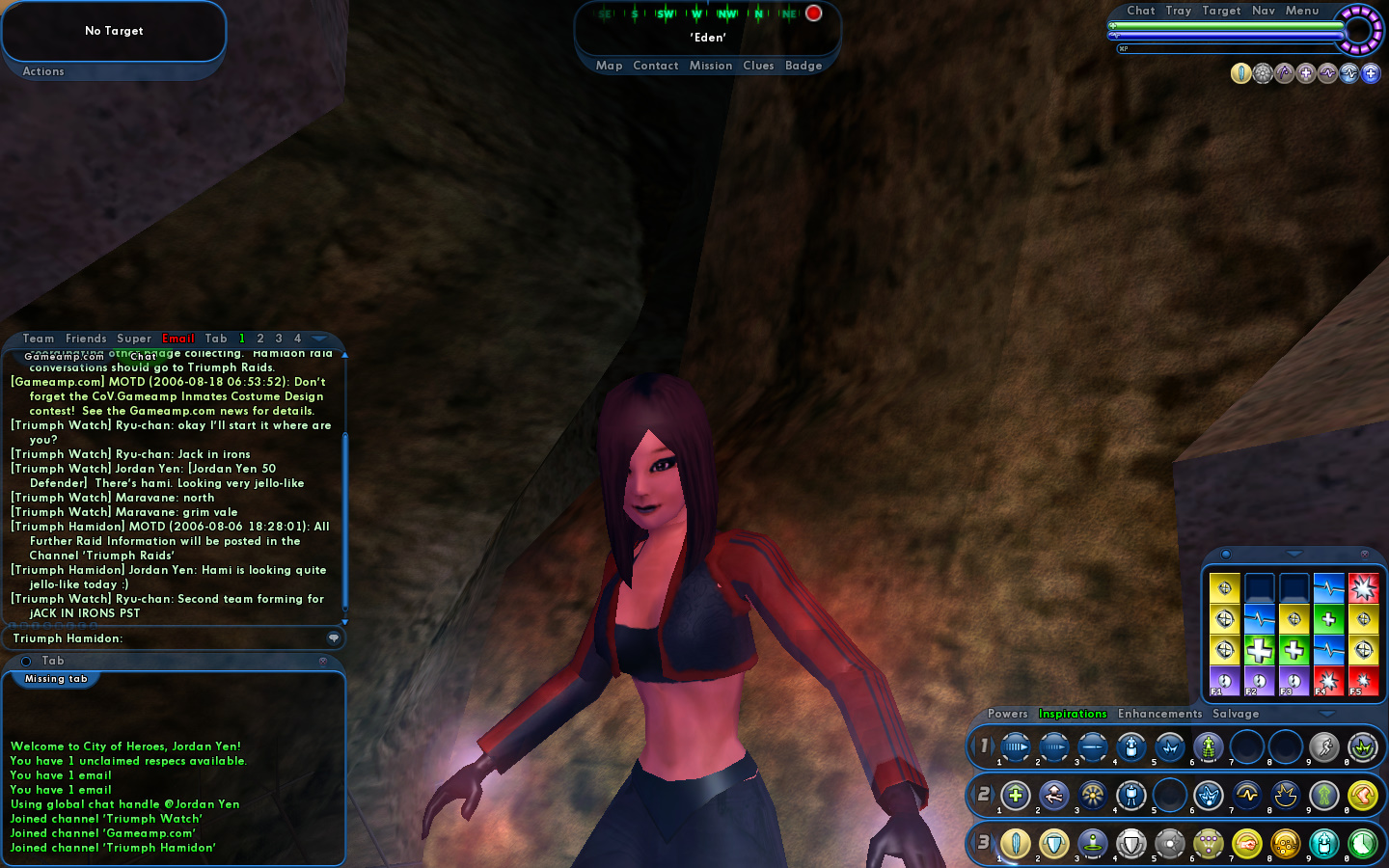Toggle the power Tray button
Viewport: 1389px width, 868px height.
click(1178, 11)
